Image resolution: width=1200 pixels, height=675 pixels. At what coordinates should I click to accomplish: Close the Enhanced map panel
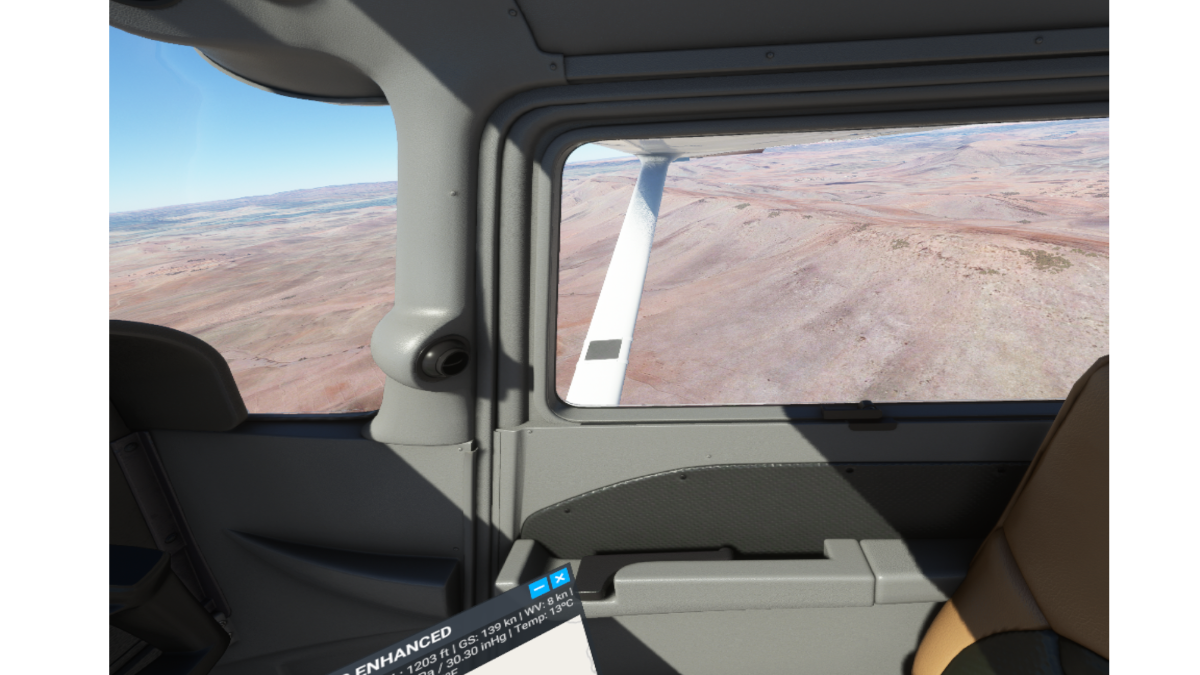coord(559,580)
